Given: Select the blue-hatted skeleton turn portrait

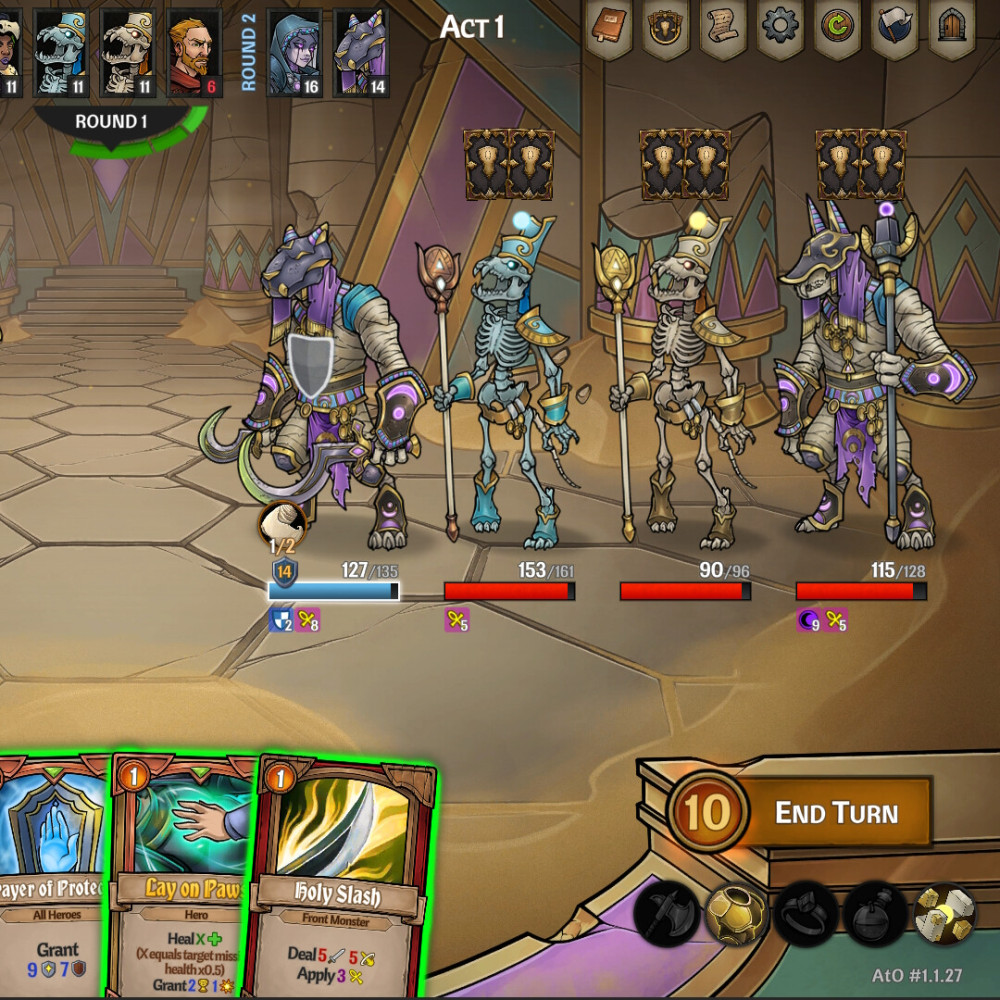Looking at the screenshot, I should coord(62,50).
